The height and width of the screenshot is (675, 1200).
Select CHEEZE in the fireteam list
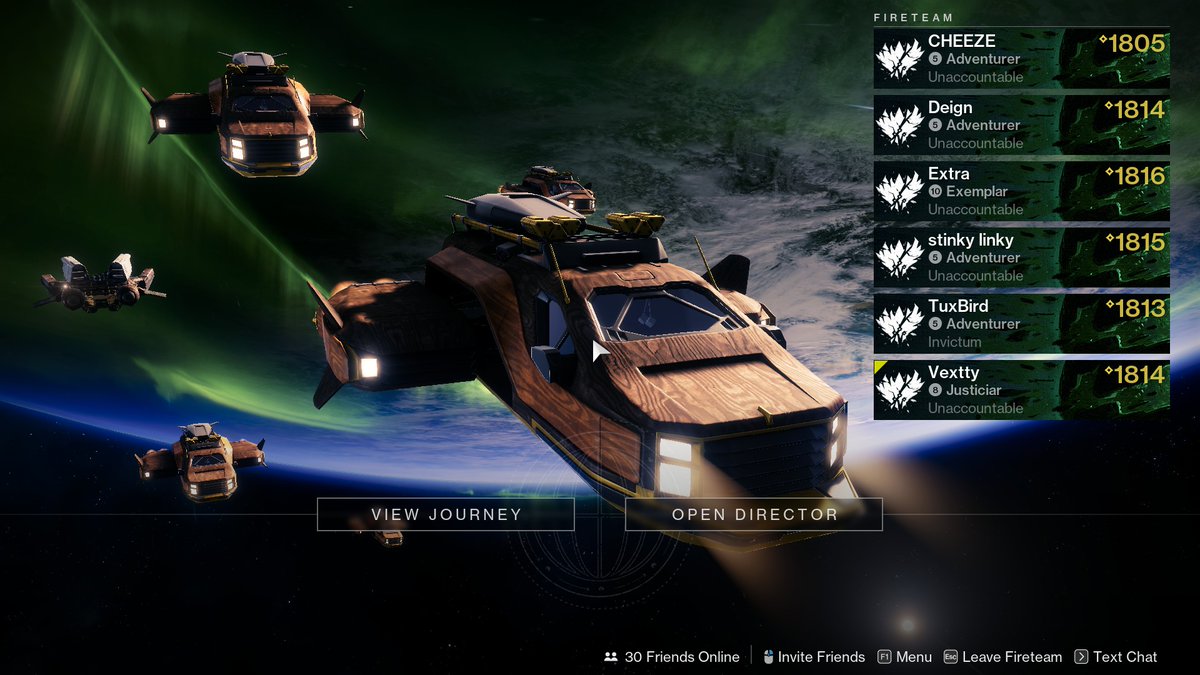tap(1021, 59)
